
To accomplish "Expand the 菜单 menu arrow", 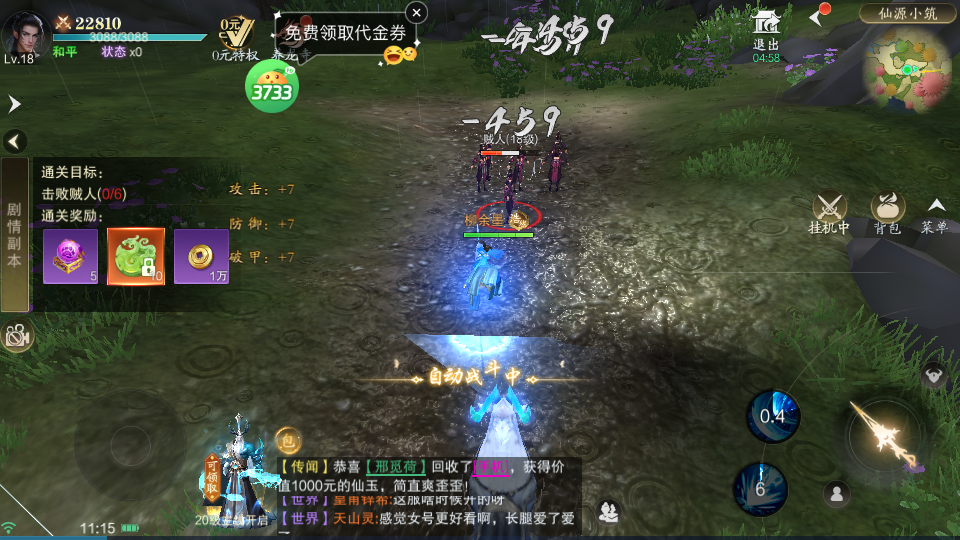I will (935, 212).
